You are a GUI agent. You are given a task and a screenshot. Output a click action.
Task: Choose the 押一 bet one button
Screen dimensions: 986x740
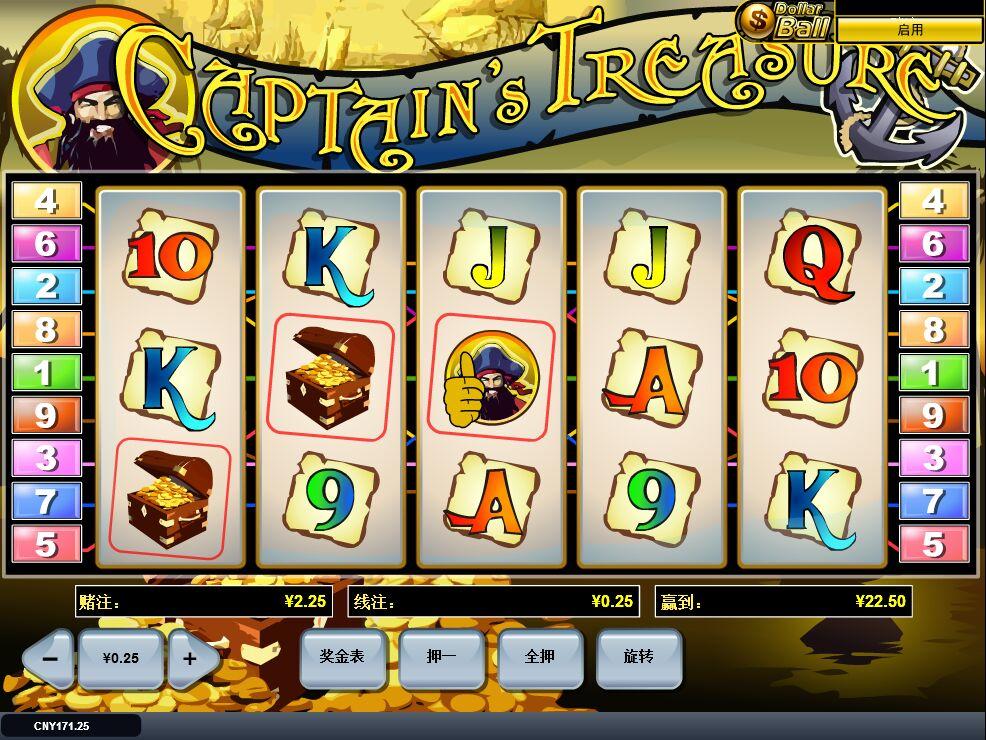point(441,657)
